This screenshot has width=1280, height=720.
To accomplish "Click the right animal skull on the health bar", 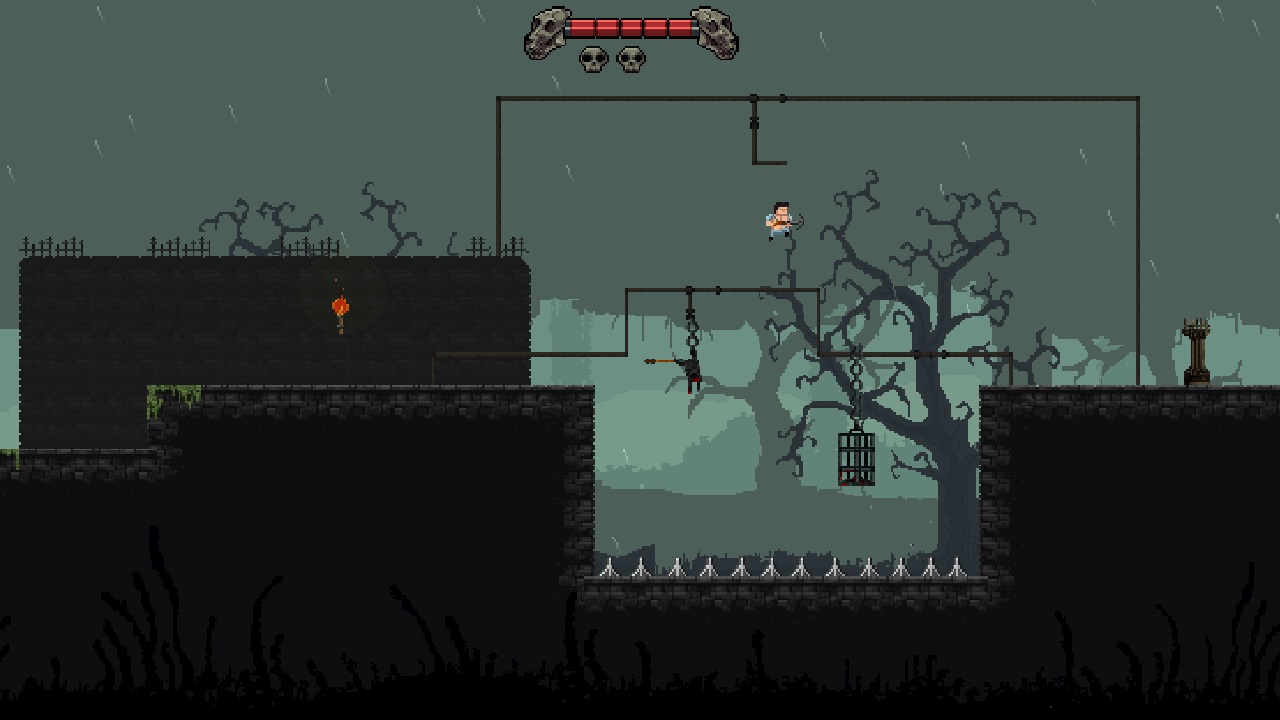I will pos(716,30).
